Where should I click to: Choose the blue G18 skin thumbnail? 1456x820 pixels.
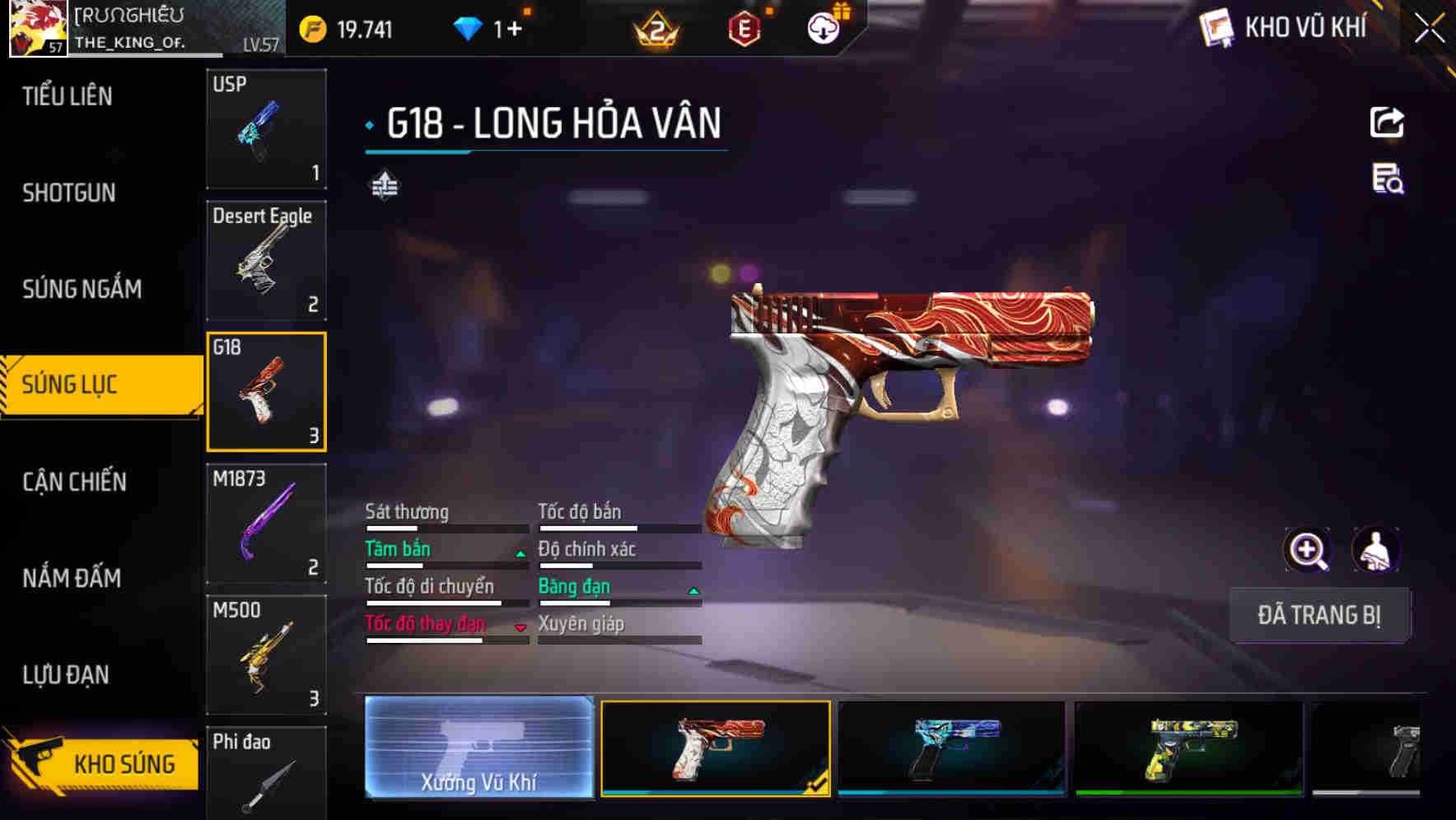click(951, 748)
